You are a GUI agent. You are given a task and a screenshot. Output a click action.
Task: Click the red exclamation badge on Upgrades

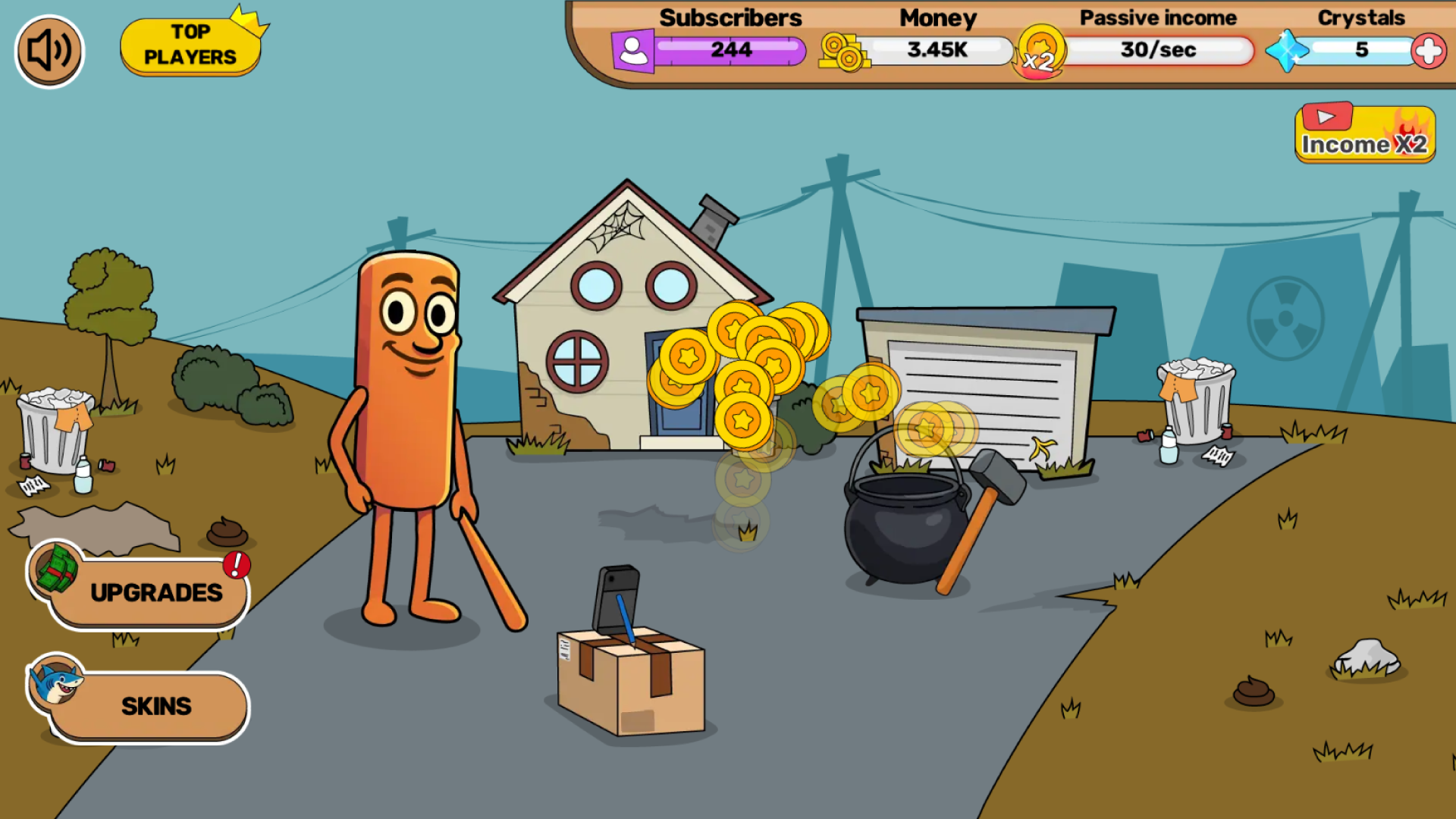click(x=237, y=565)
